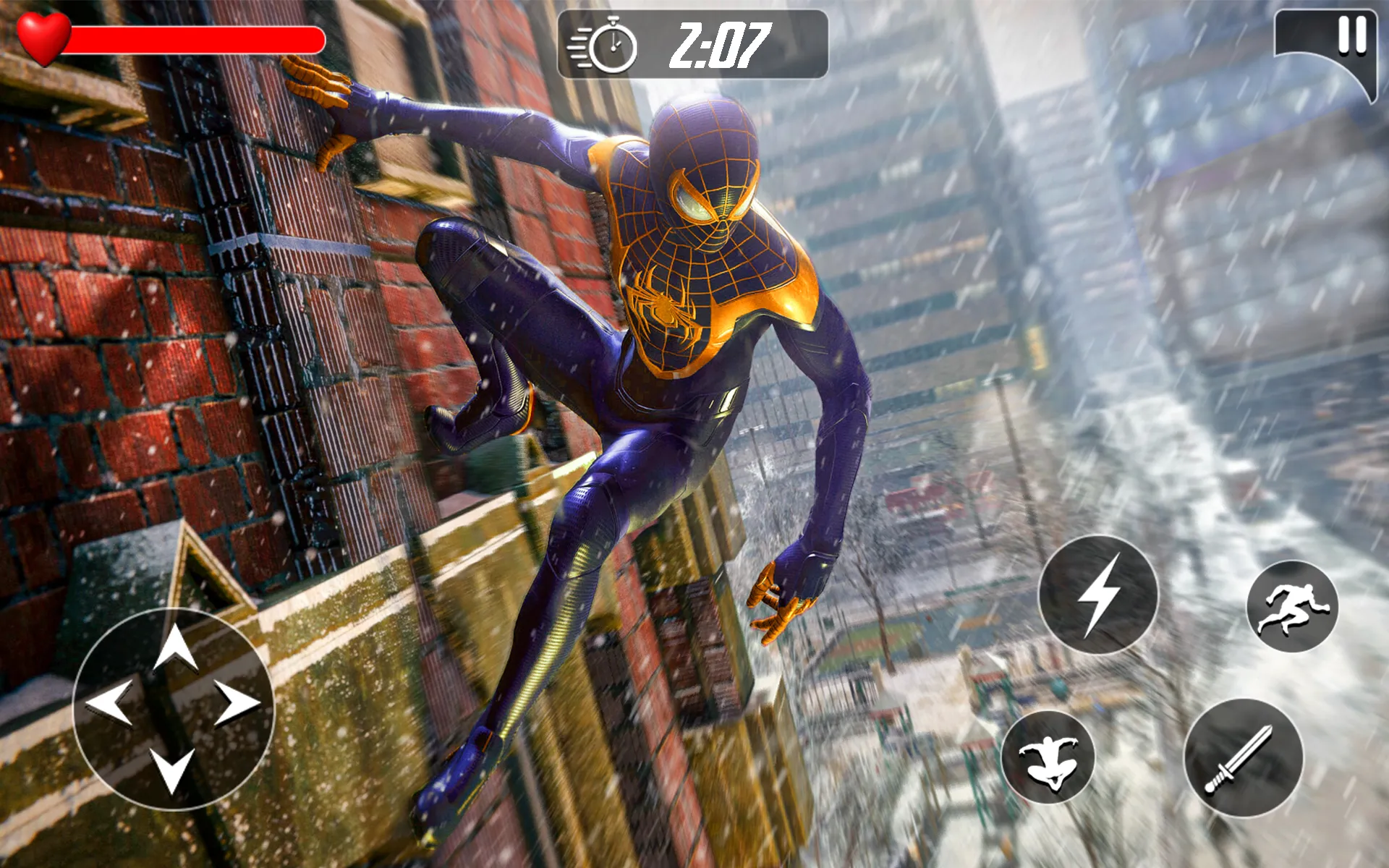Move backward with the down arrow

click(172, 770)
